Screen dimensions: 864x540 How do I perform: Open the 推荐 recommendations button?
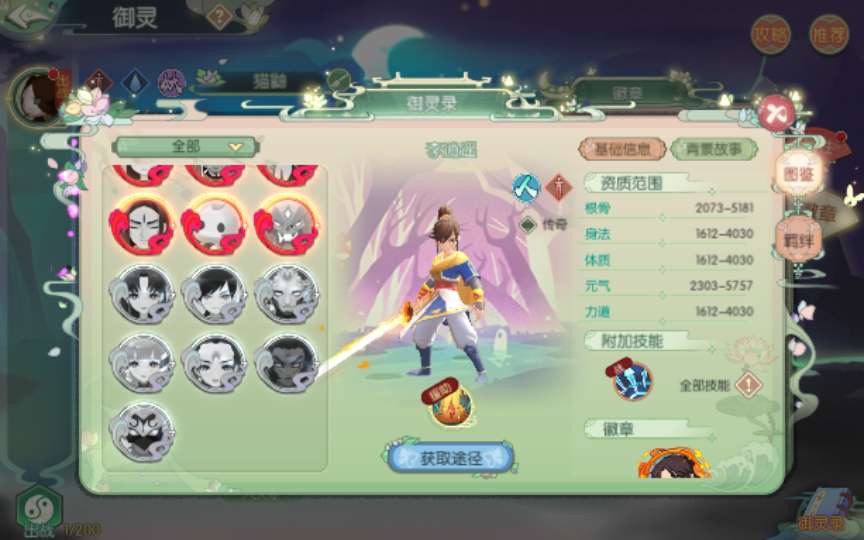coord(828,34)
